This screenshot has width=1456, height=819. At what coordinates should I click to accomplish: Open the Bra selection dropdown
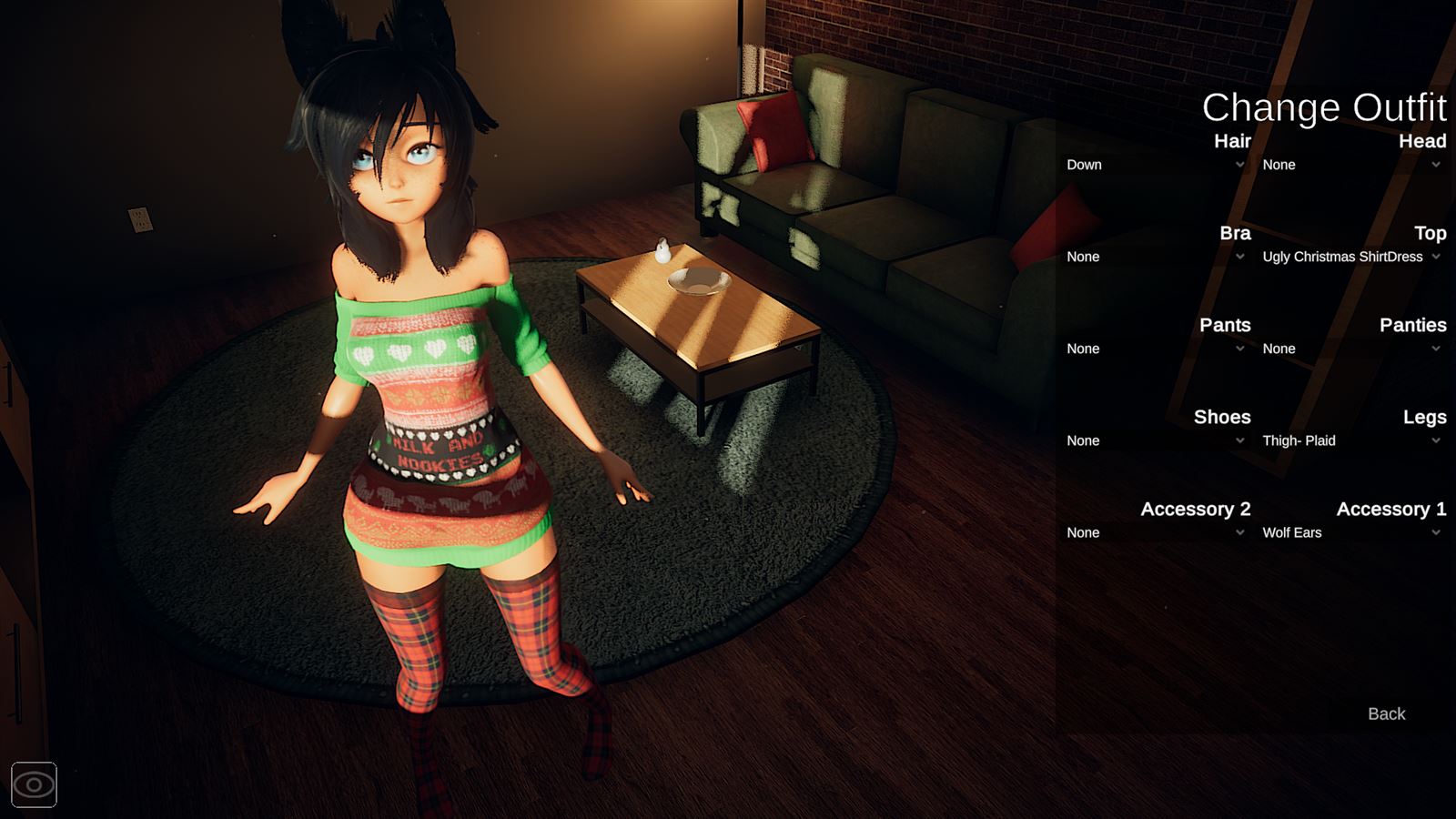[1151, 257]
